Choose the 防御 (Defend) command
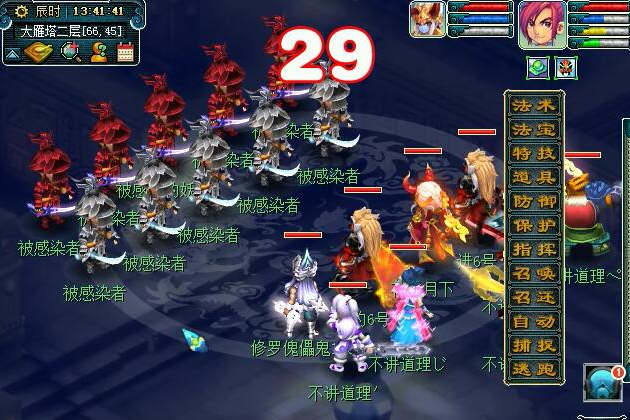The width and height of the screenshot is (630, 420). (534, 200)
